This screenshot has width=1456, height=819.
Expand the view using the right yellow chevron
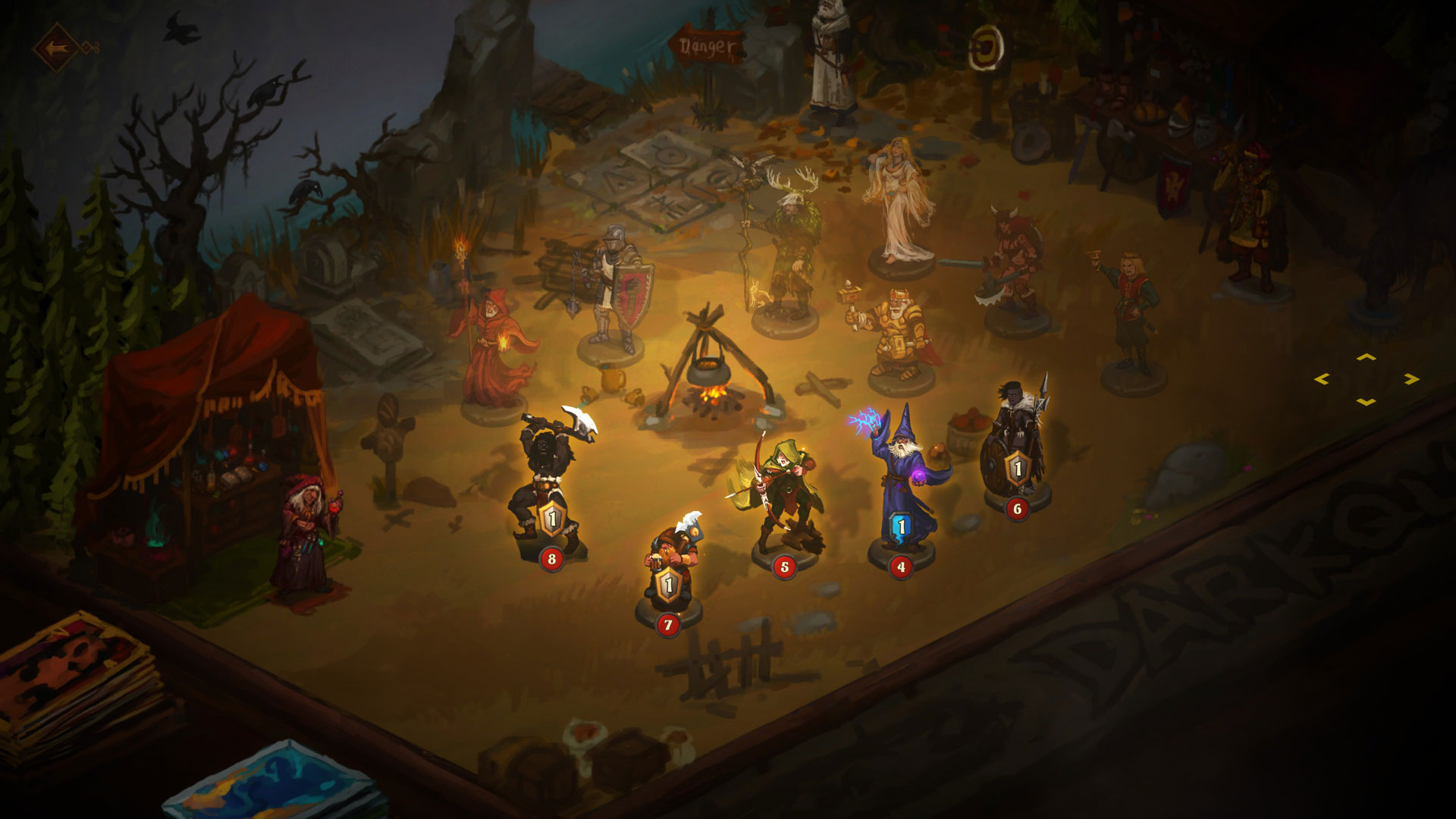click(x=1411, y=379)
